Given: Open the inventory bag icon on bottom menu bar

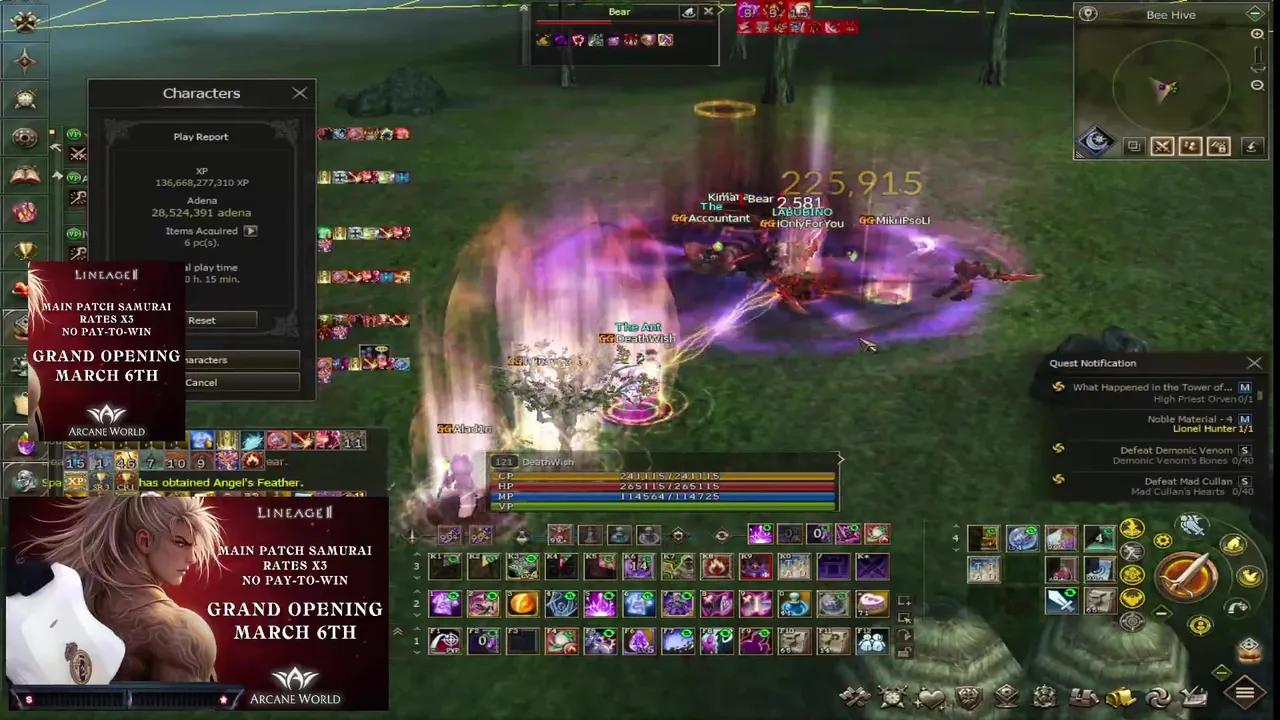Looking at the screenshot, I should point(1118,697).
